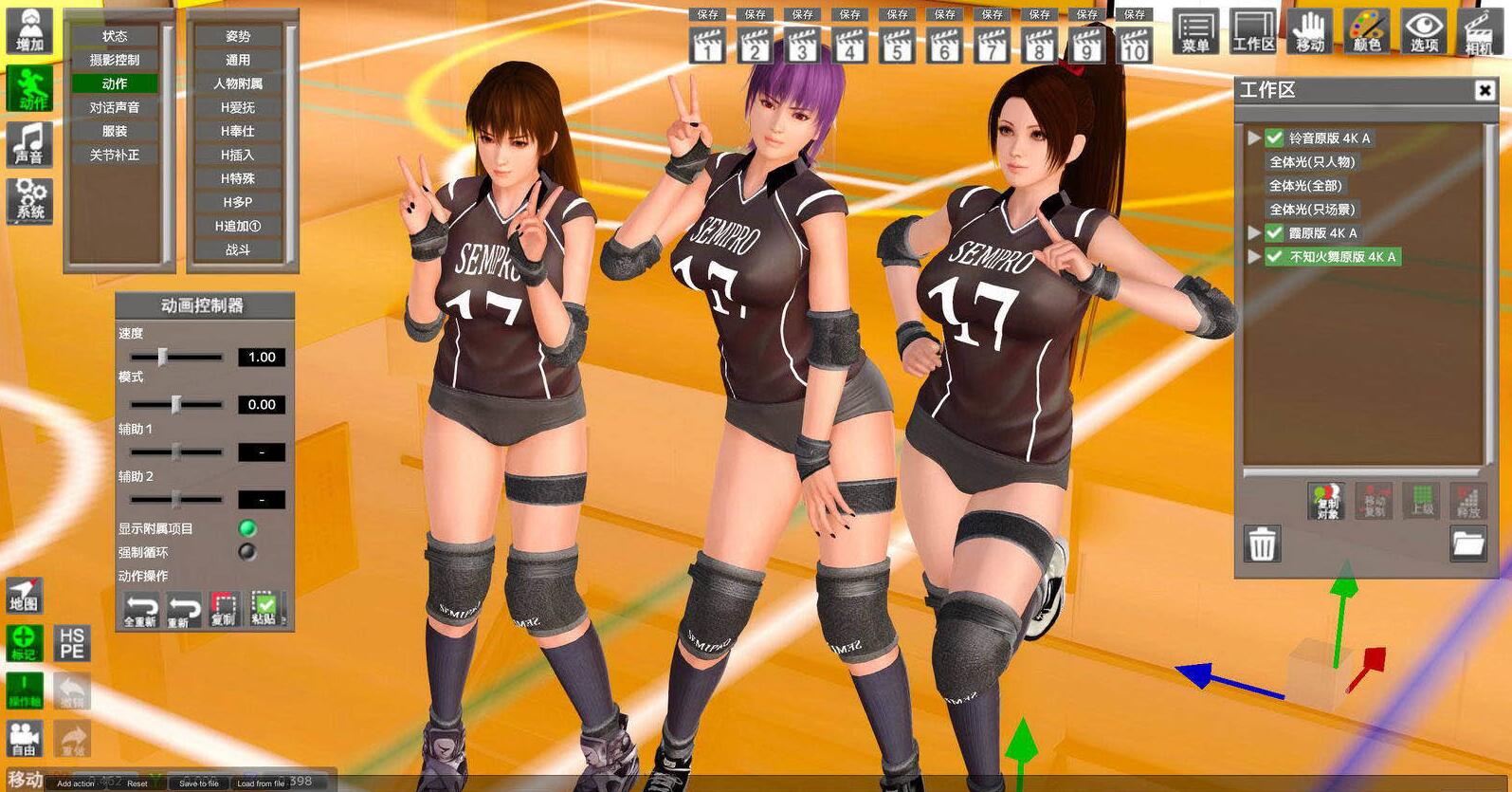This screenshot has height=792, width=1512.
Task: Select the 相机 camera icon
Action: click(x=1479, y=30)
